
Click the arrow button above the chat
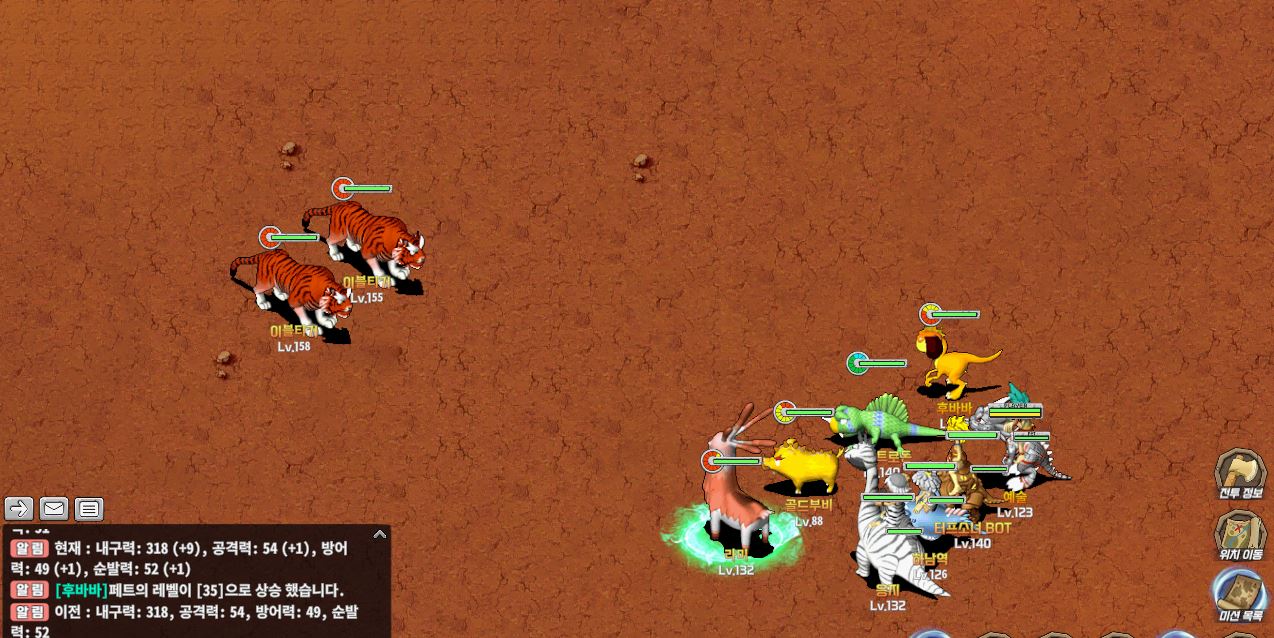coord(19,509)
